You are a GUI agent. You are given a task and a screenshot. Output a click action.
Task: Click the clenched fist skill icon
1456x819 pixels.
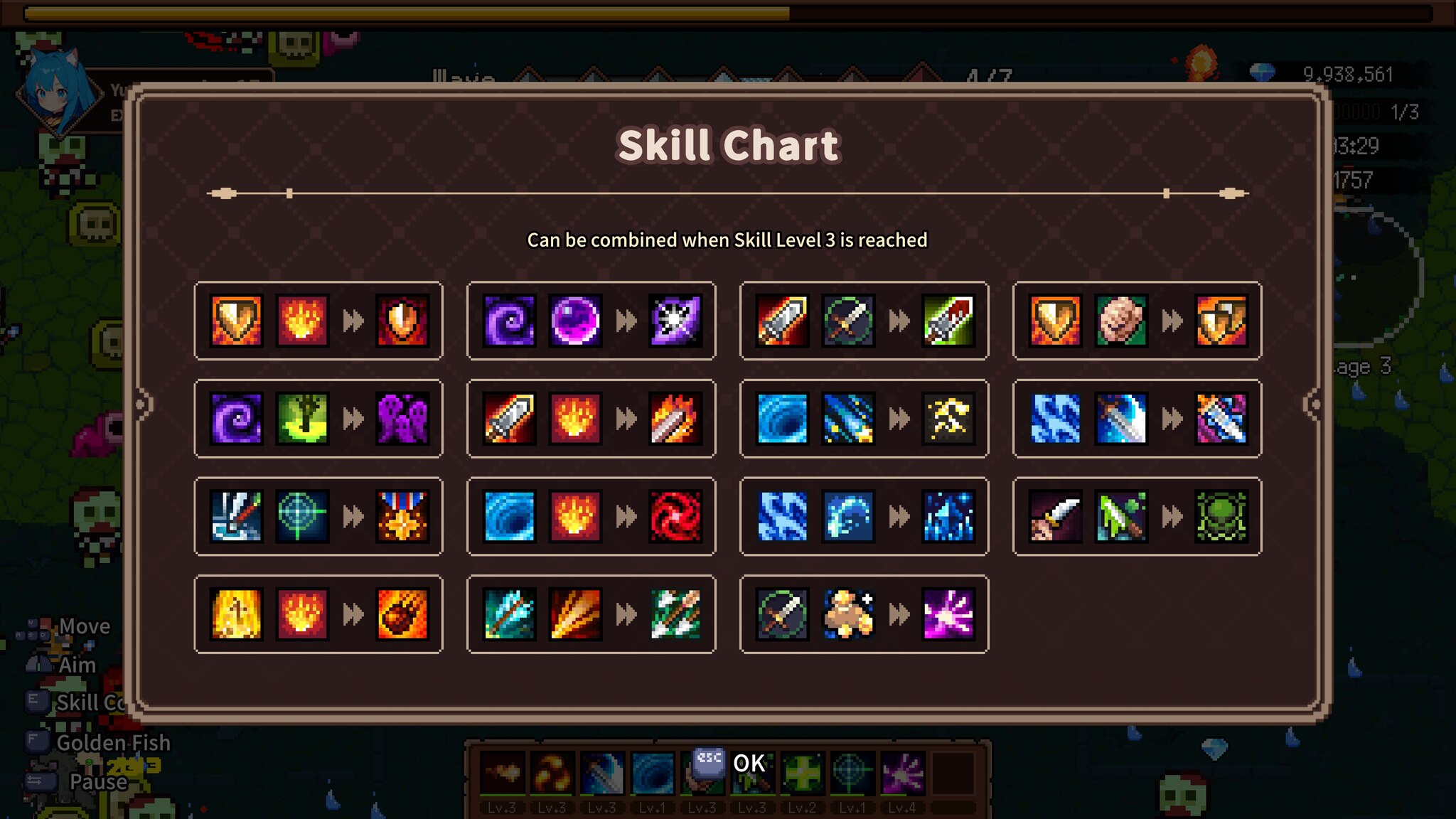click(x=1121, y=321)
